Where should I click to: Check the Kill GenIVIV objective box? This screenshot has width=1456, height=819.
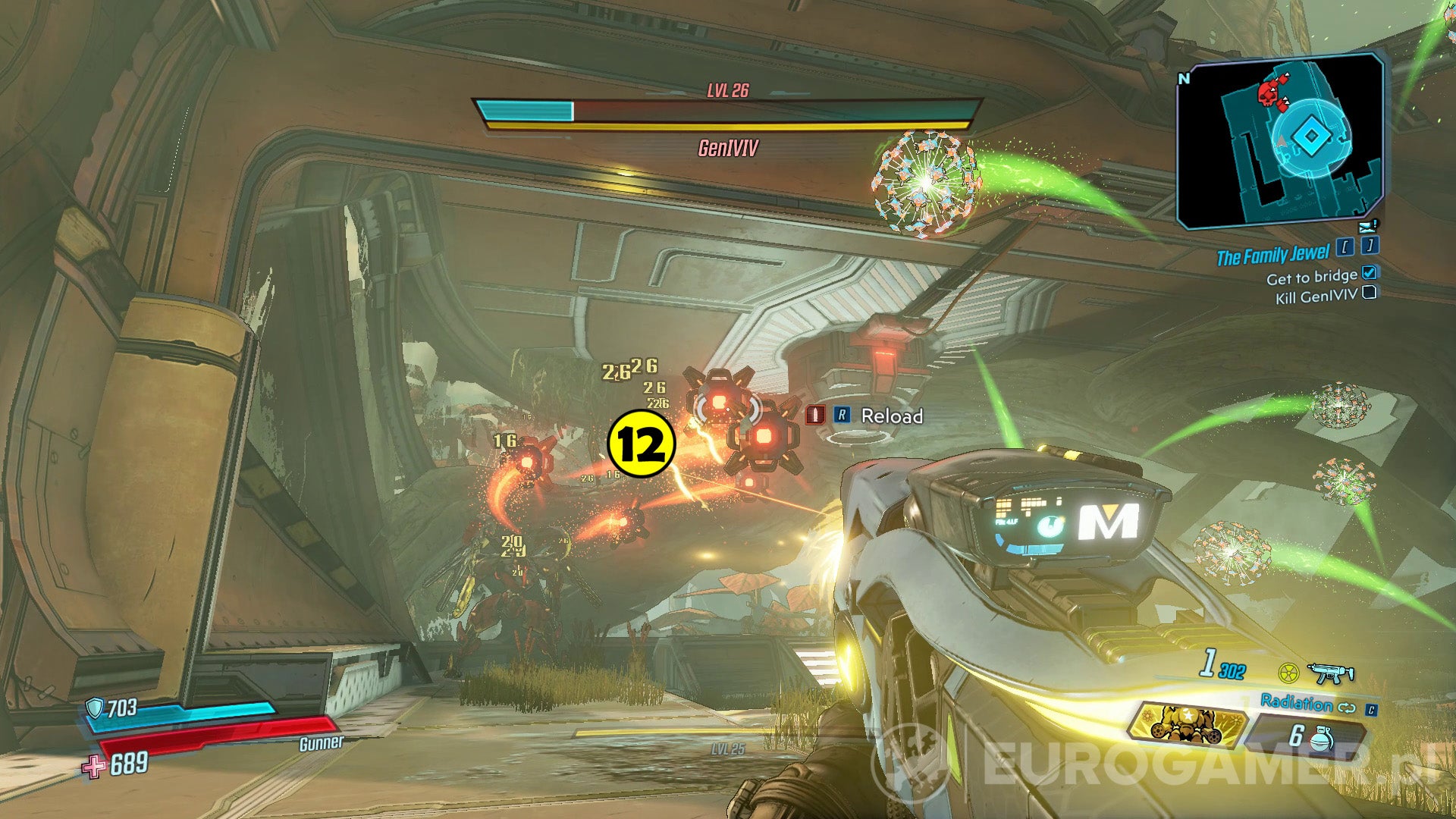(1370, 293)
